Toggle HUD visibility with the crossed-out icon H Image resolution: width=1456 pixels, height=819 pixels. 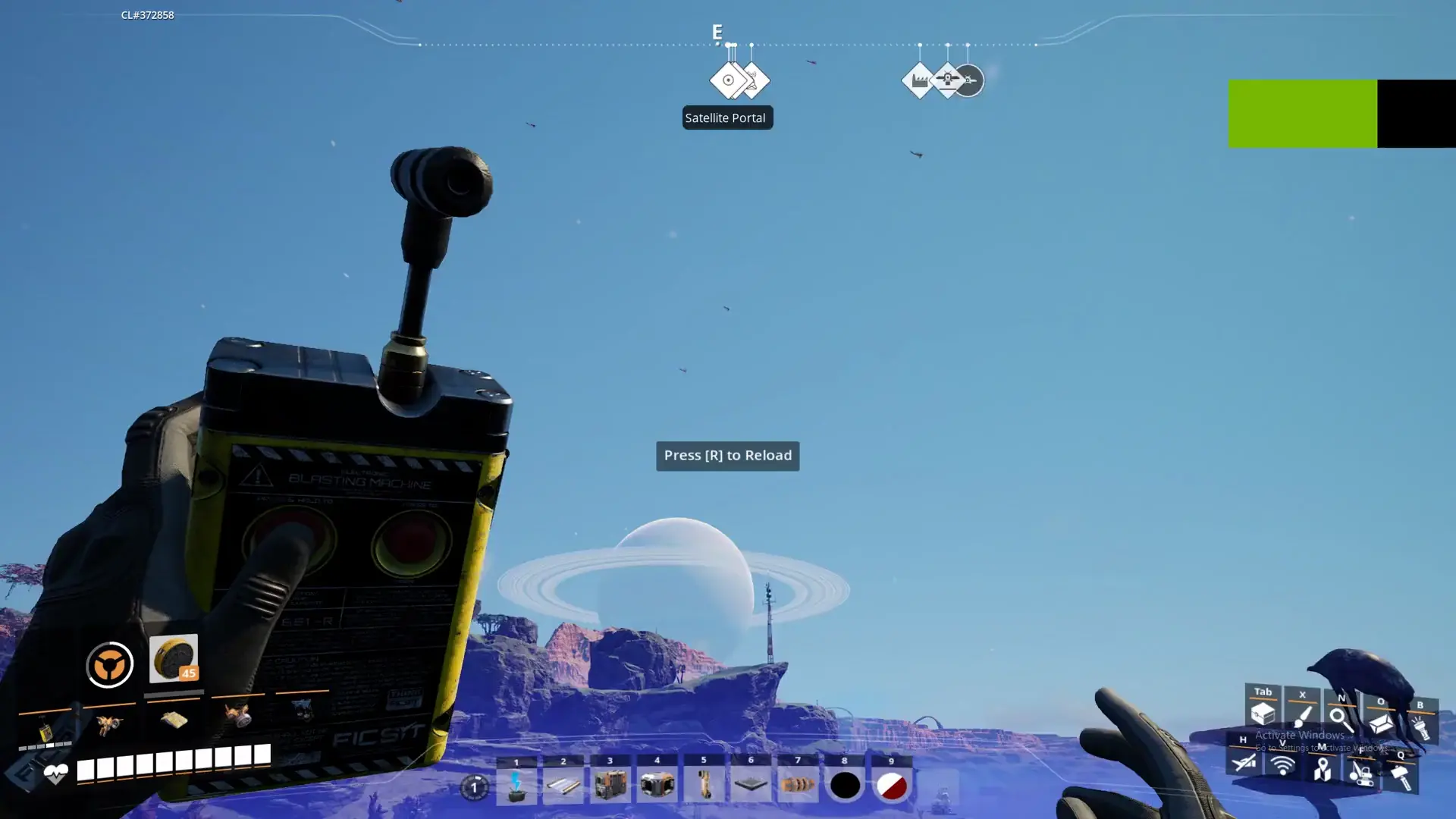pos(1243,762)
